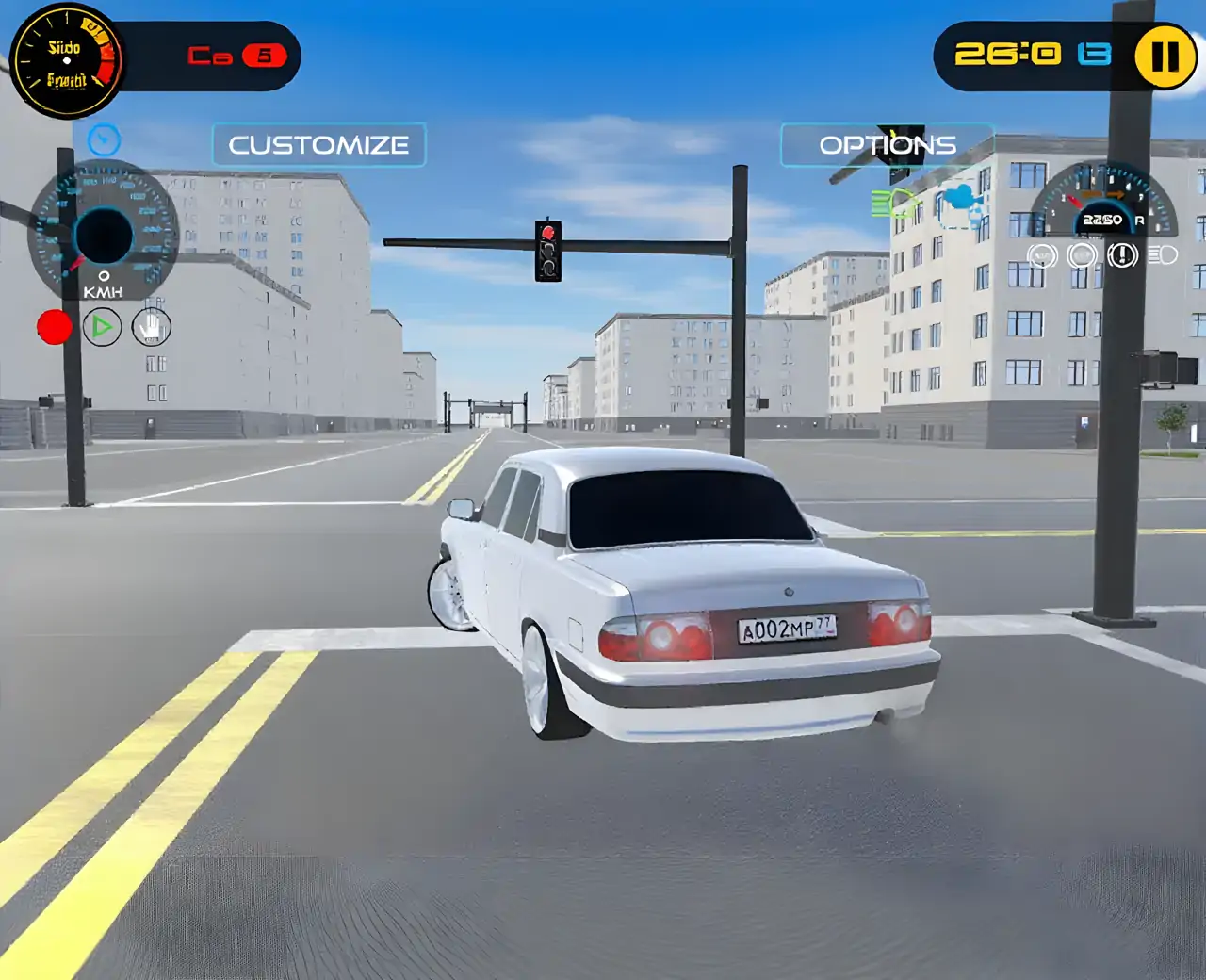
Task: Select the white hand icon button
Action: pos(151,327)
